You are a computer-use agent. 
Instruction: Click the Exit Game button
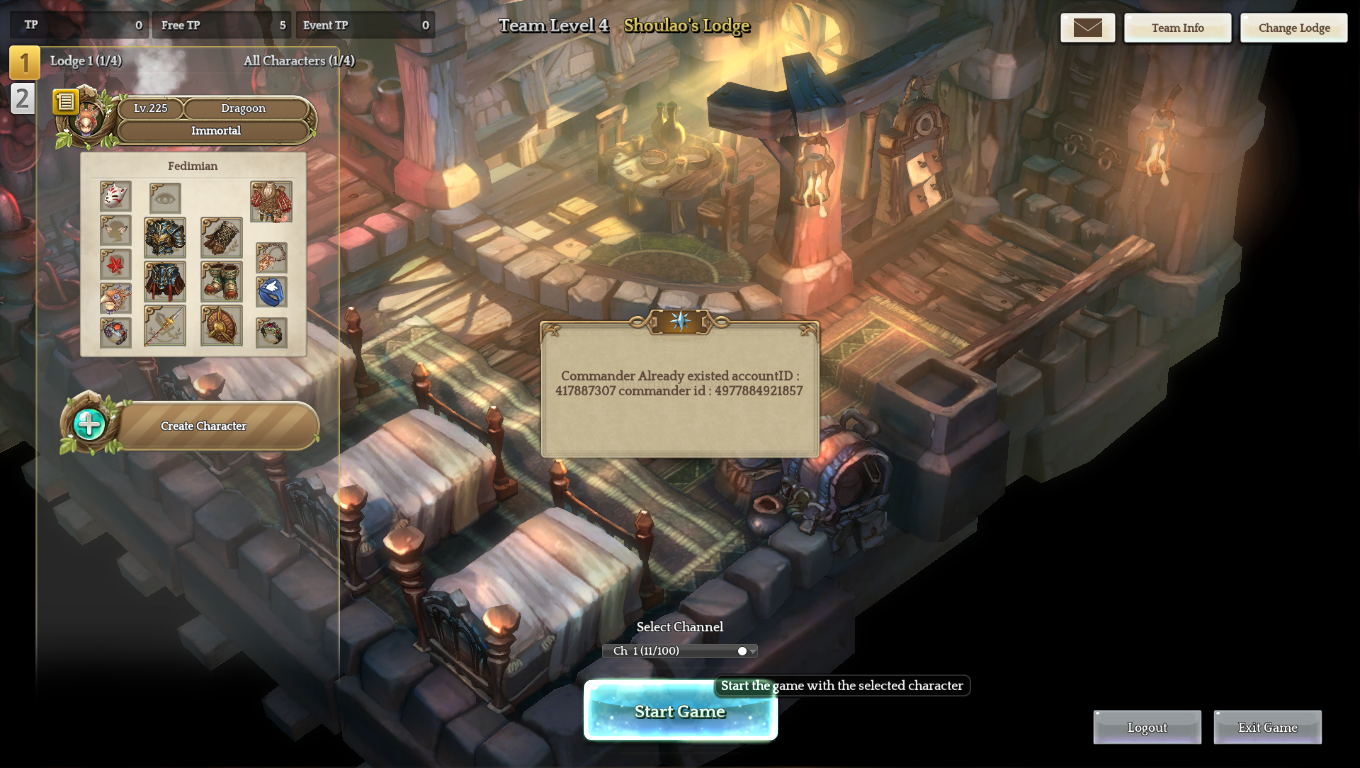tap(1267, 727)
